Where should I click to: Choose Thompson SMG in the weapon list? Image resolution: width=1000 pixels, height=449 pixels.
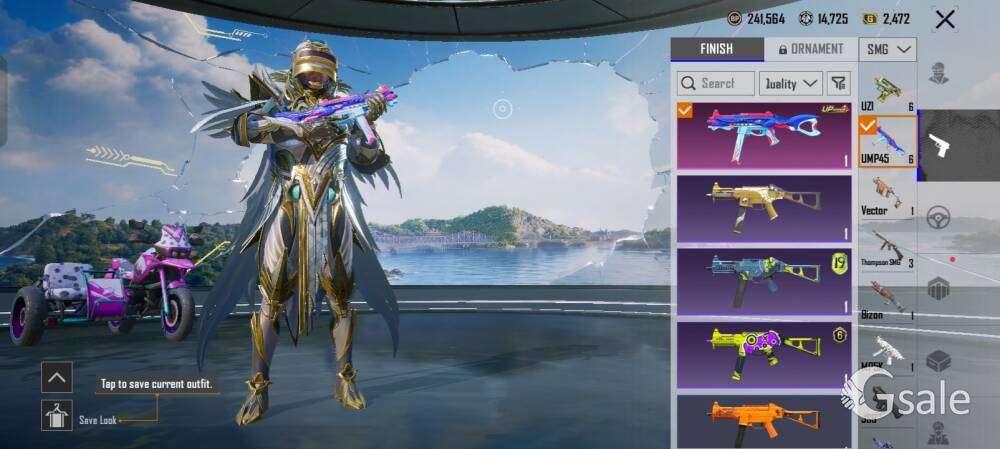[887, 247]
